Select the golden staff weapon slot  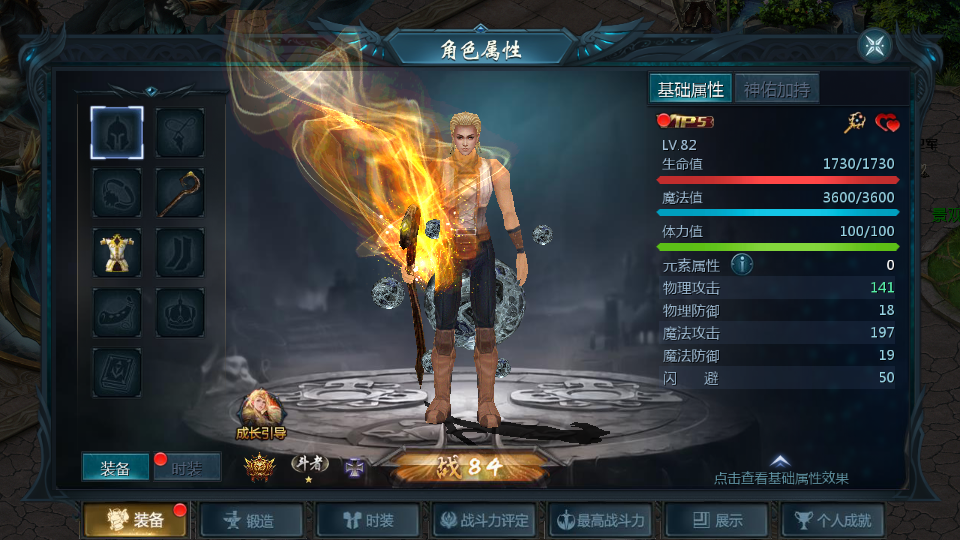(x=180, y=192)
